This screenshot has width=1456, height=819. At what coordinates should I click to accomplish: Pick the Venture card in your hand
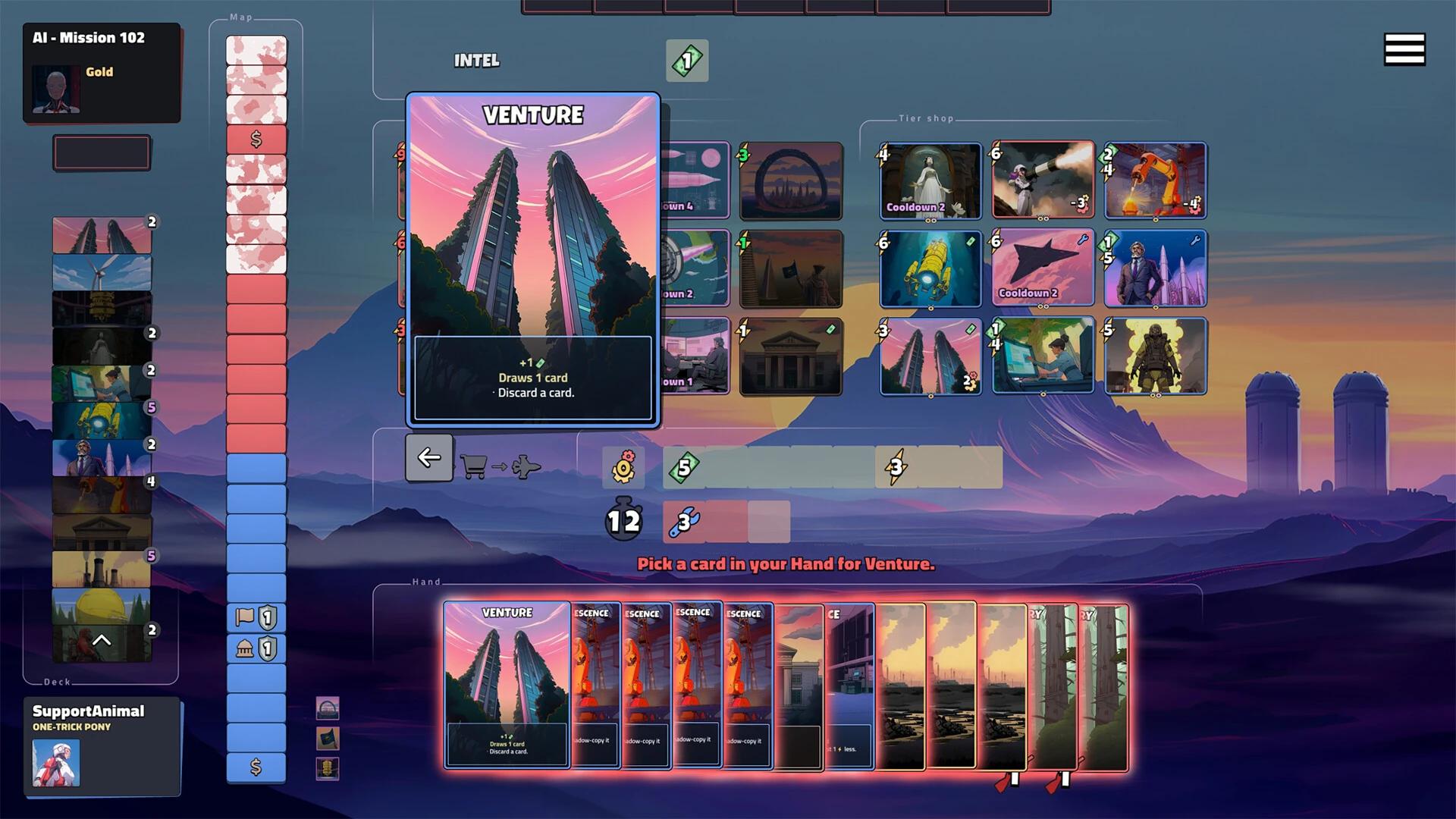pos(507,682)
